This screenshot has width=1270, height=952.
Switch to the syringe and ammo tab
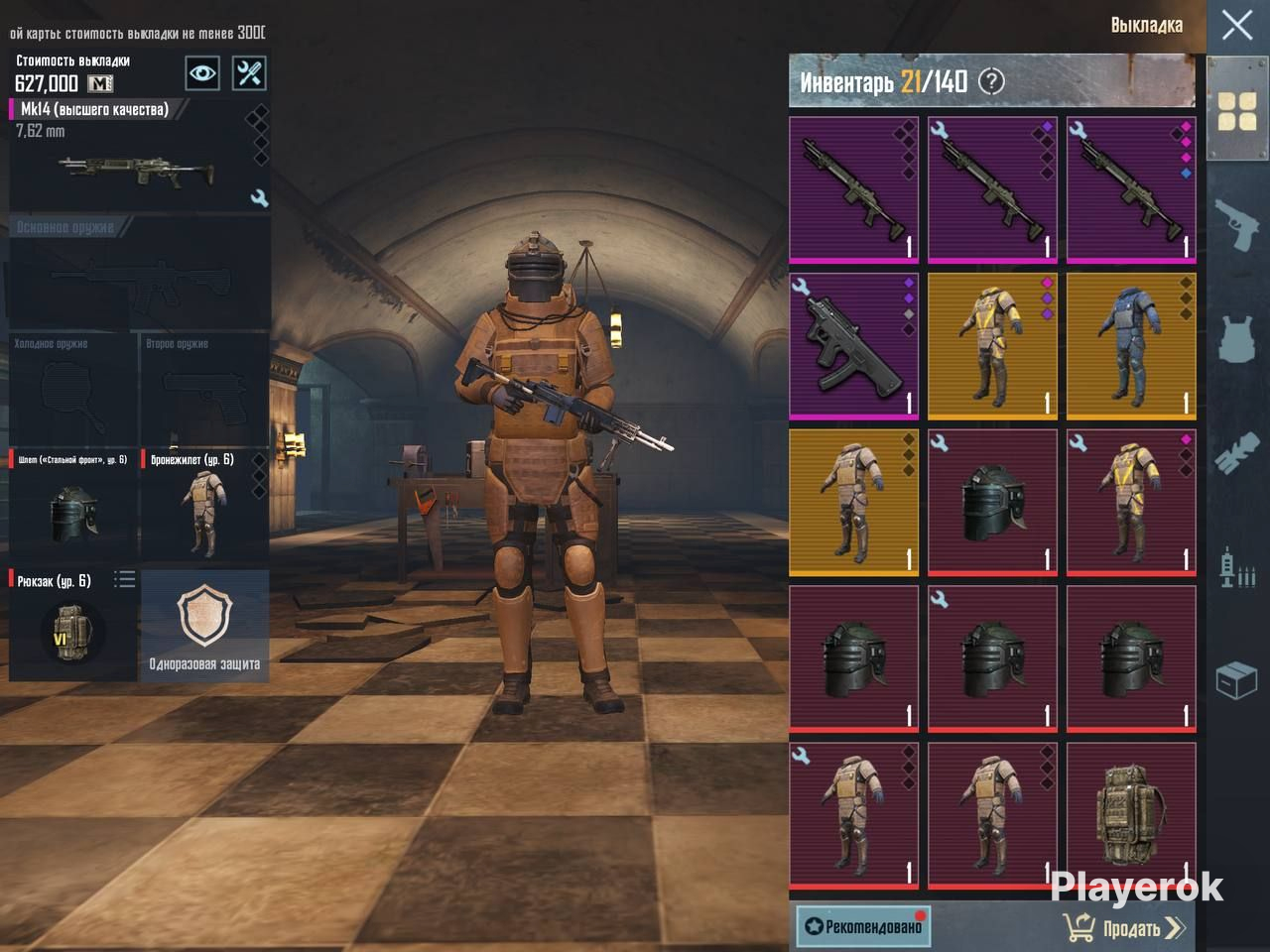pos(1237,567)
